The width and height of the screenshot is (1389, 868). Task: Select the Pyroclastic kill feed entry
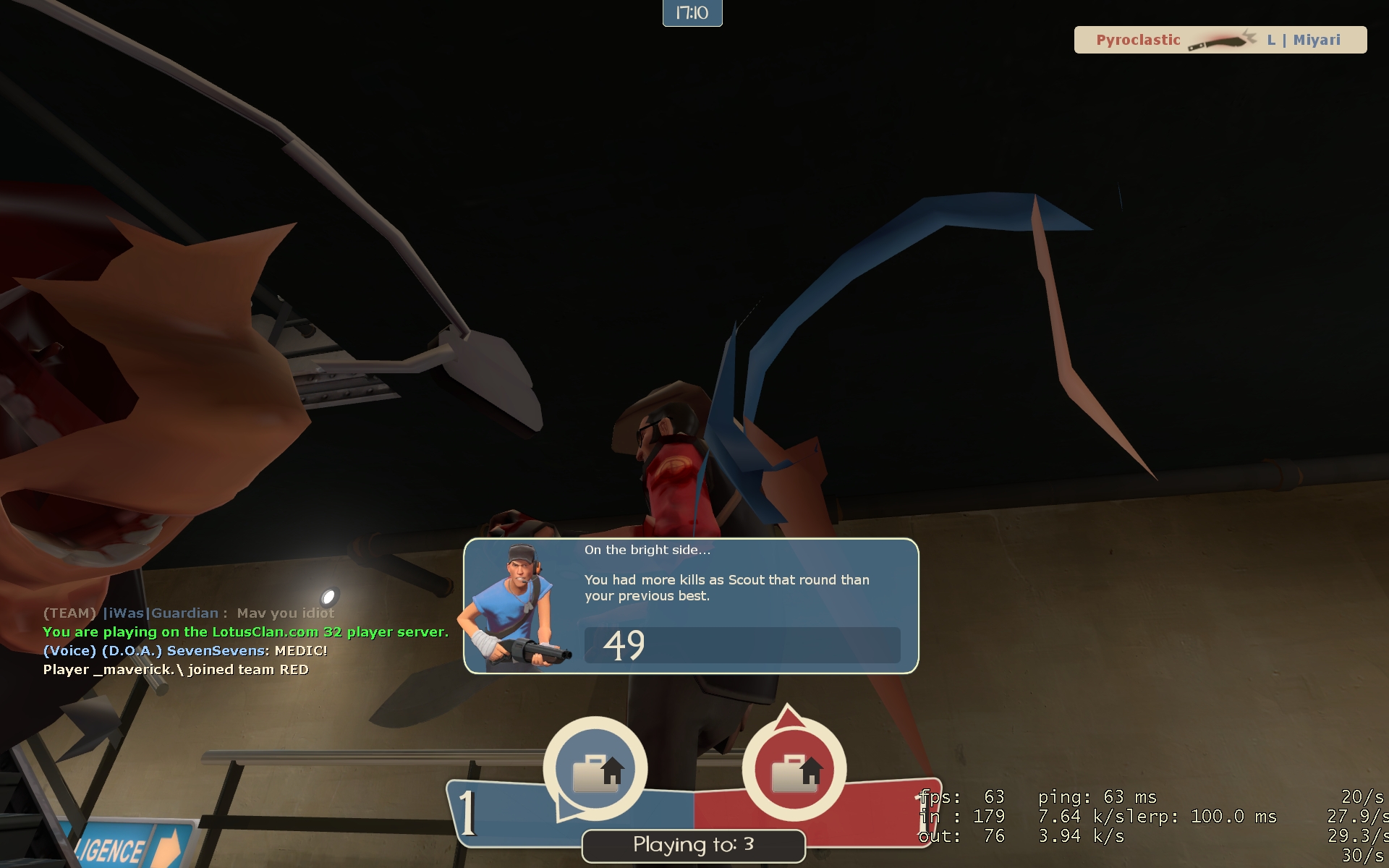1220,40
